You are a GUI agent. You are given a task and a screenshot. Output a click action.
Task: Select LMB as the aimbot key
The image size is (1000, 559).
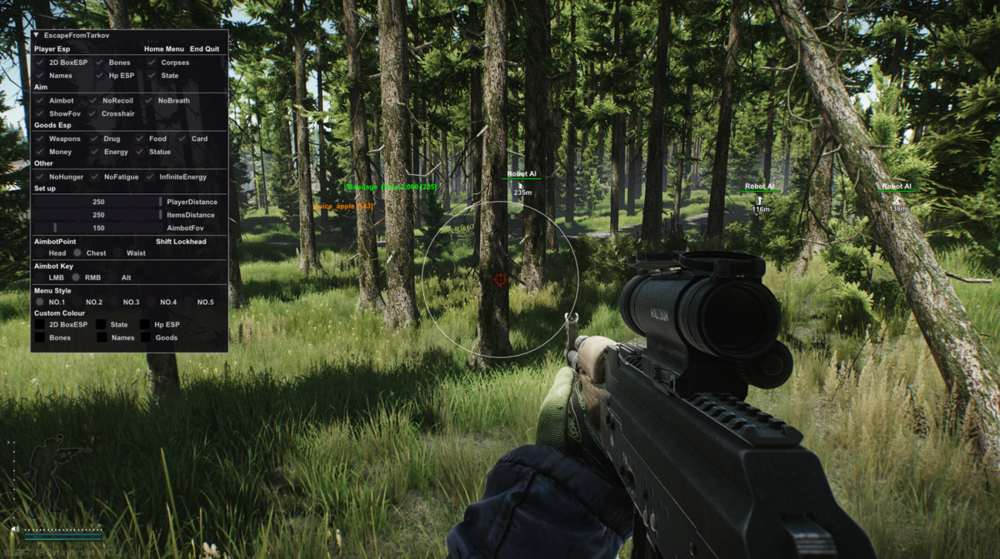coord(39,278)
